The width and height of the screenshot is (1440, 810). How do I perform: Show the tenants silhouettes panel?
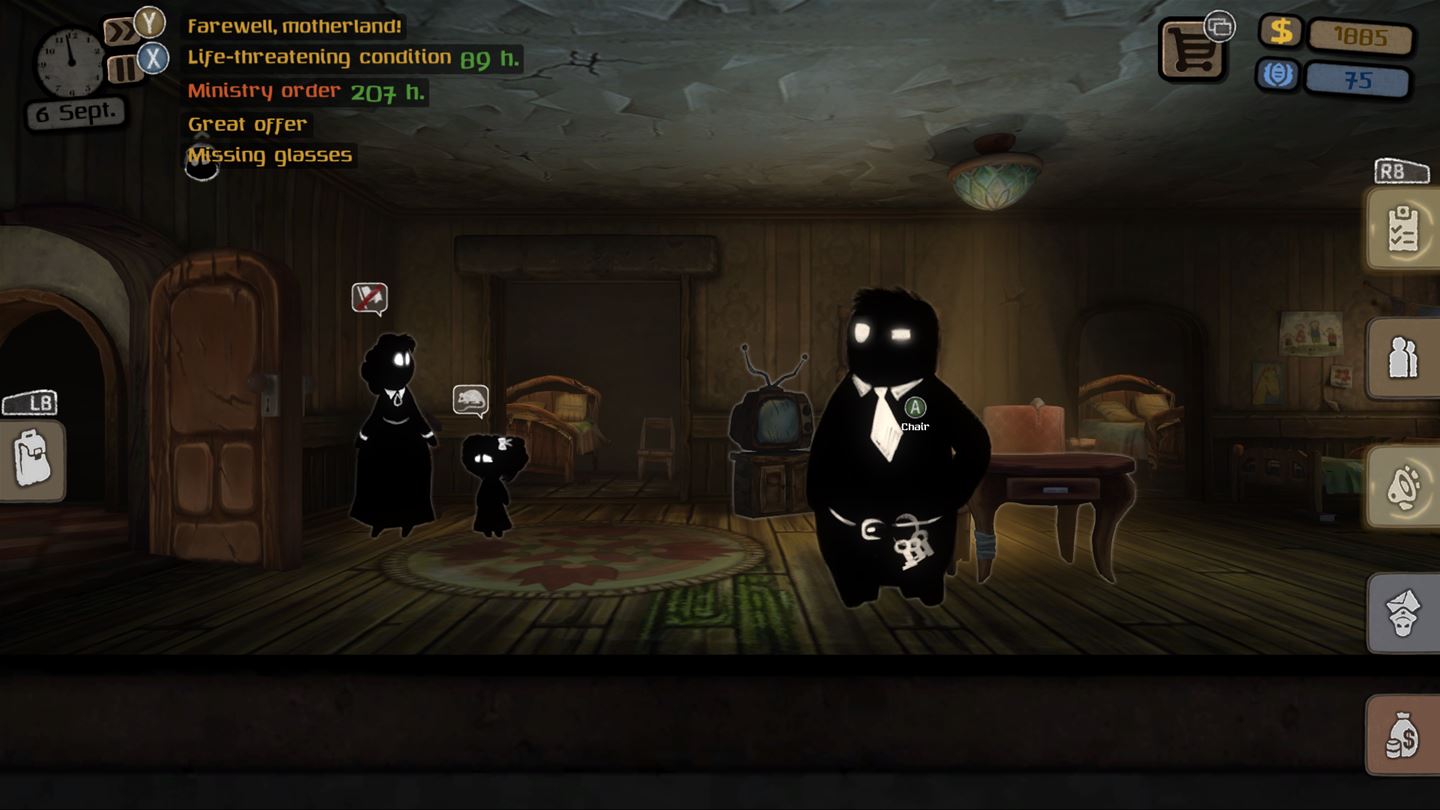click(1403, 358)
